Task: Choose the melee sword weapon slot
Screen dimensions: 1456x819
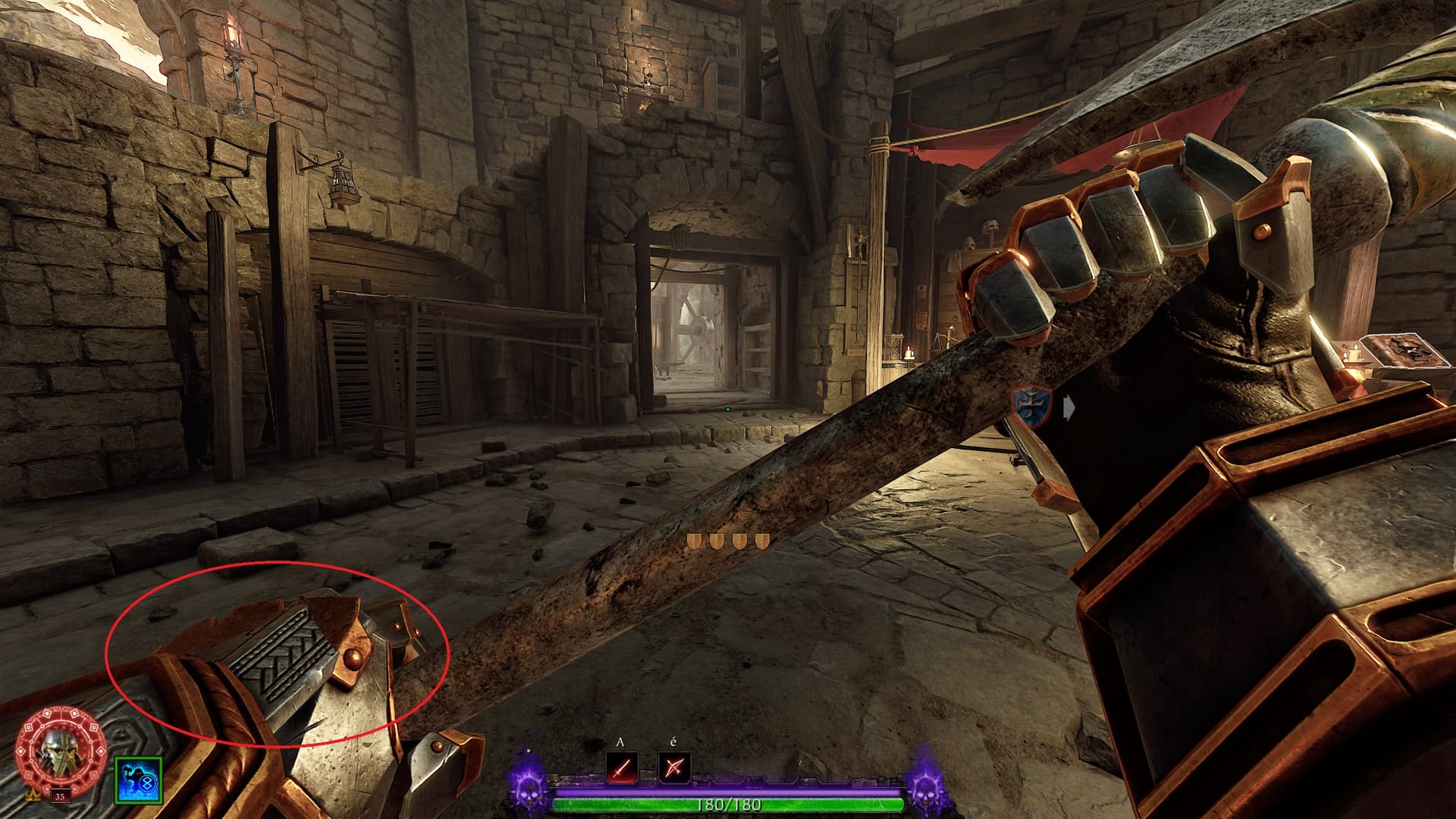Action: (622, 768)
